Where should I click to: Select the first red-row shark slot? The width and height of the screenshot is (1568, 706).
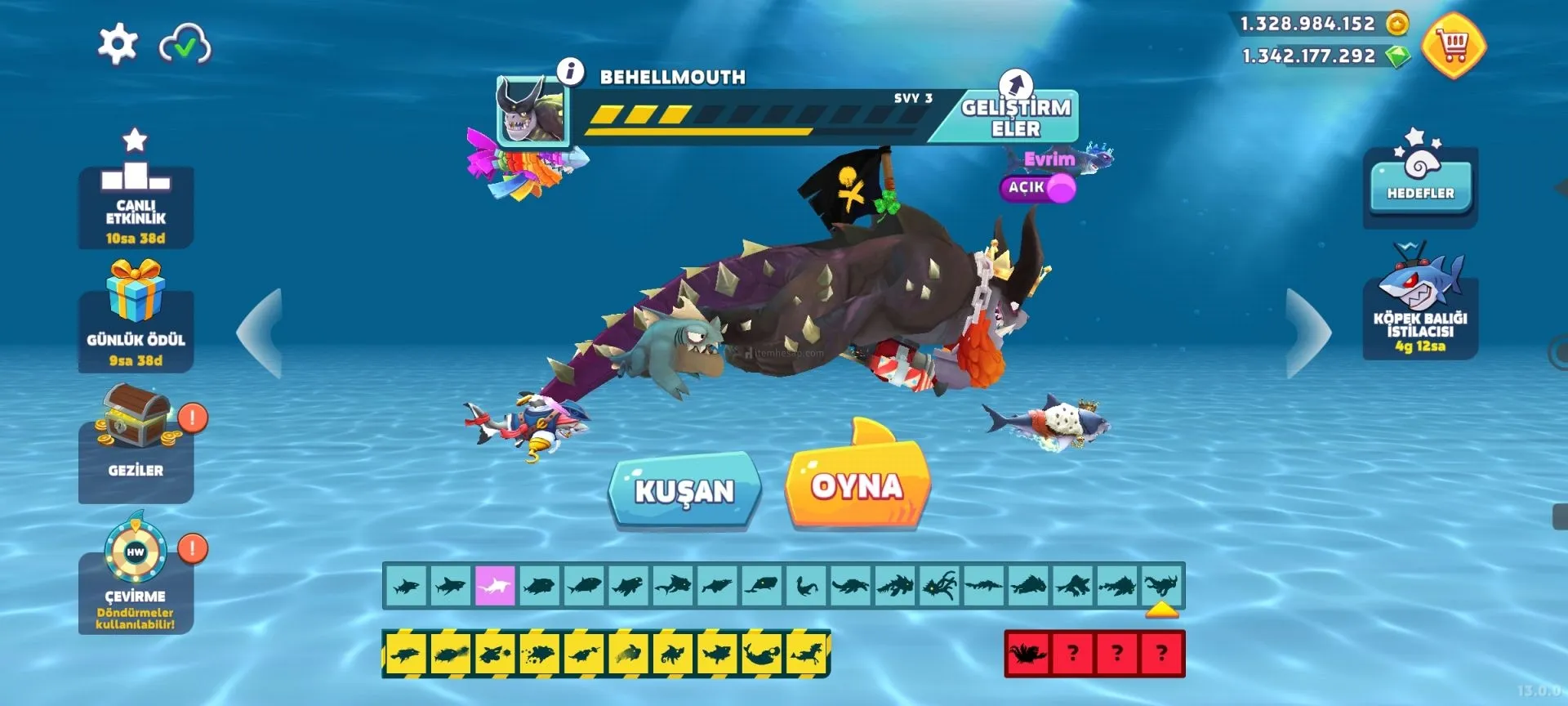1027,654
